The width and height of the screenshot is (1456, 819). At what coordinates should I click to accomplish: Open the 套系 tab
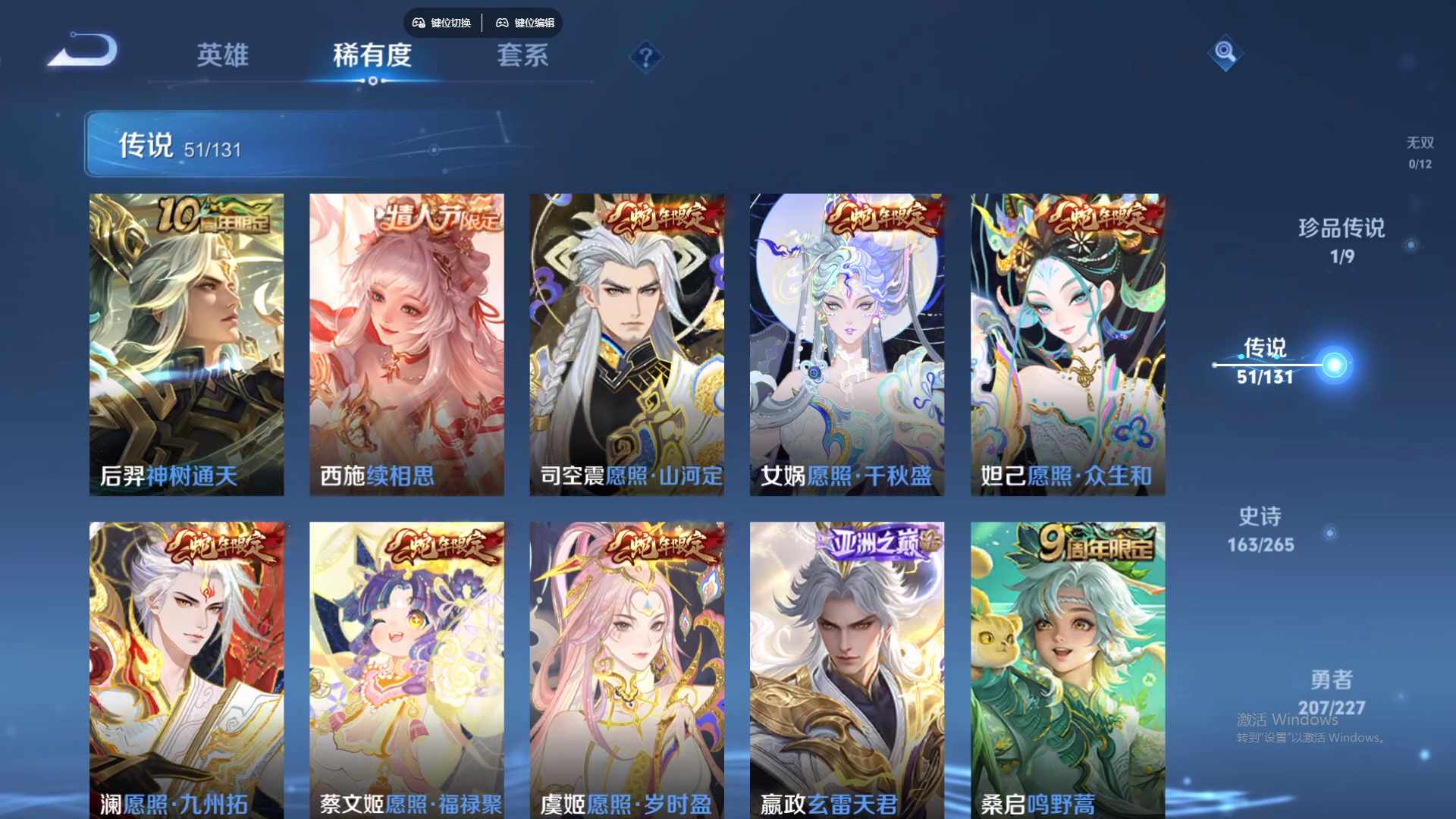coord(522,56)
